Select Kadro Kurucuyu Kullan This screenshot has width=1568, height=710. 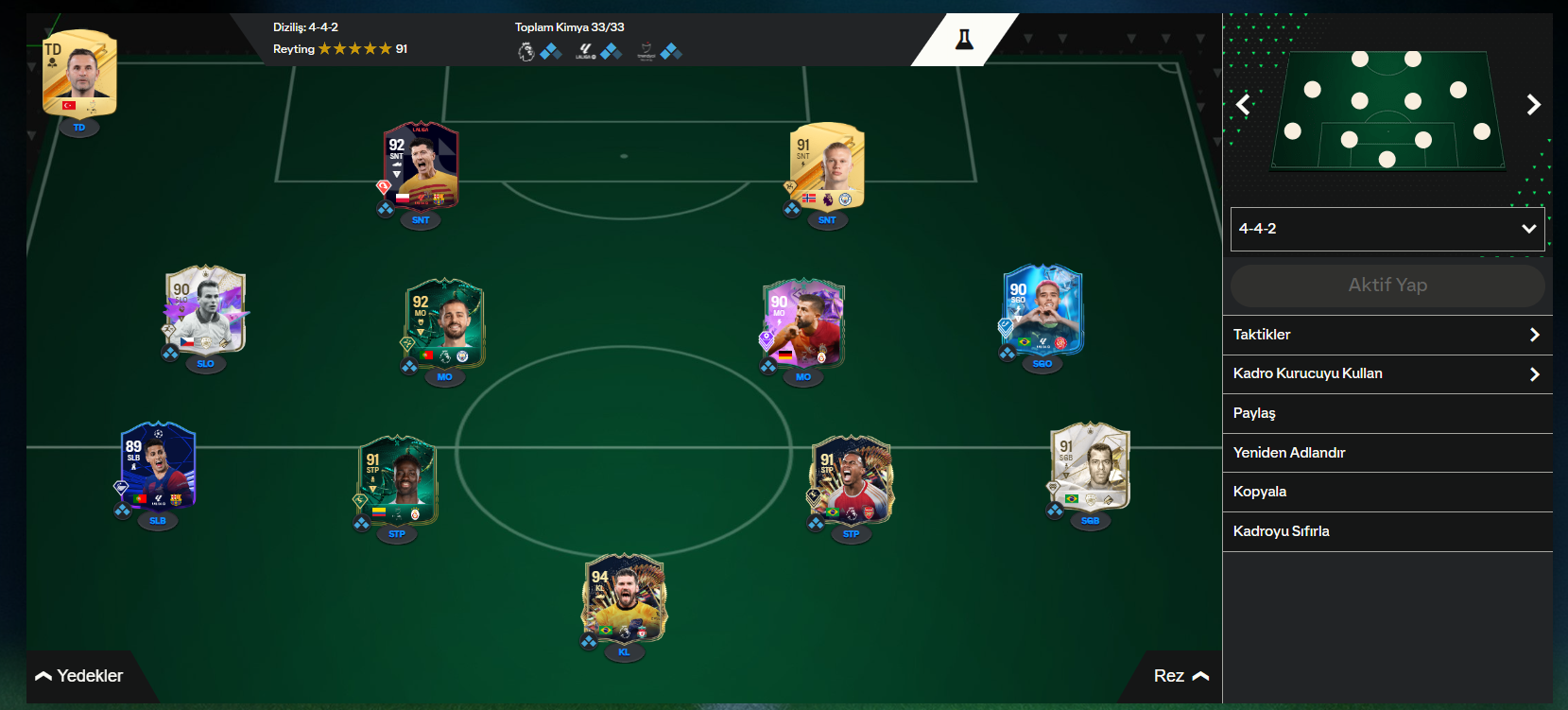(1387, 373)
